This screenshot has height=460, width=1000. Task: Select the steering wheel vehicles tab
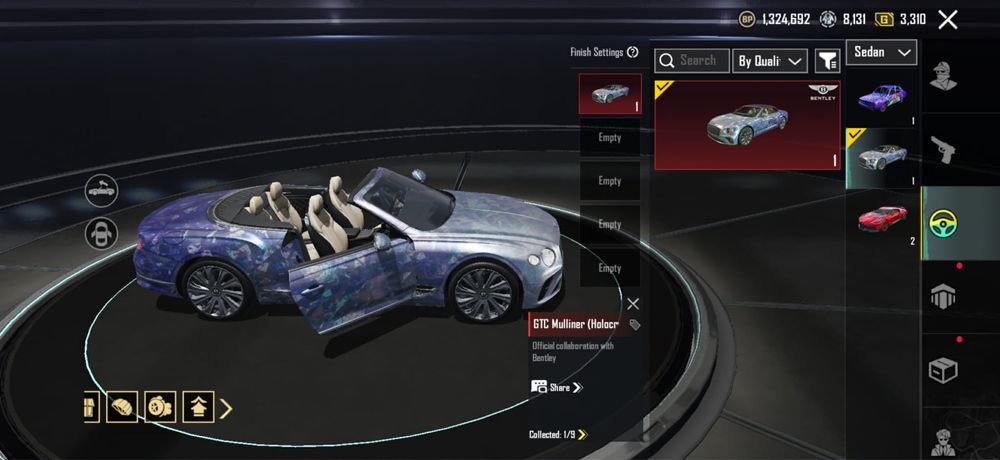coord(942,222)
